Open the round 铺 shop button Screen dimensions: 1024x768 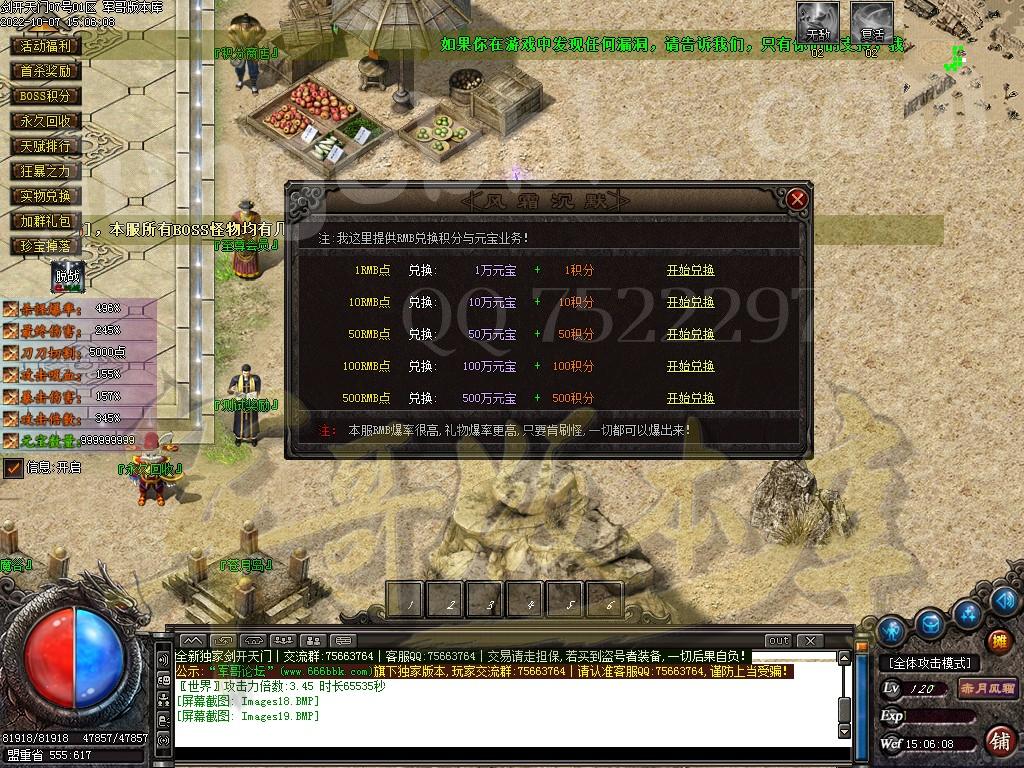tap(998, 740)
